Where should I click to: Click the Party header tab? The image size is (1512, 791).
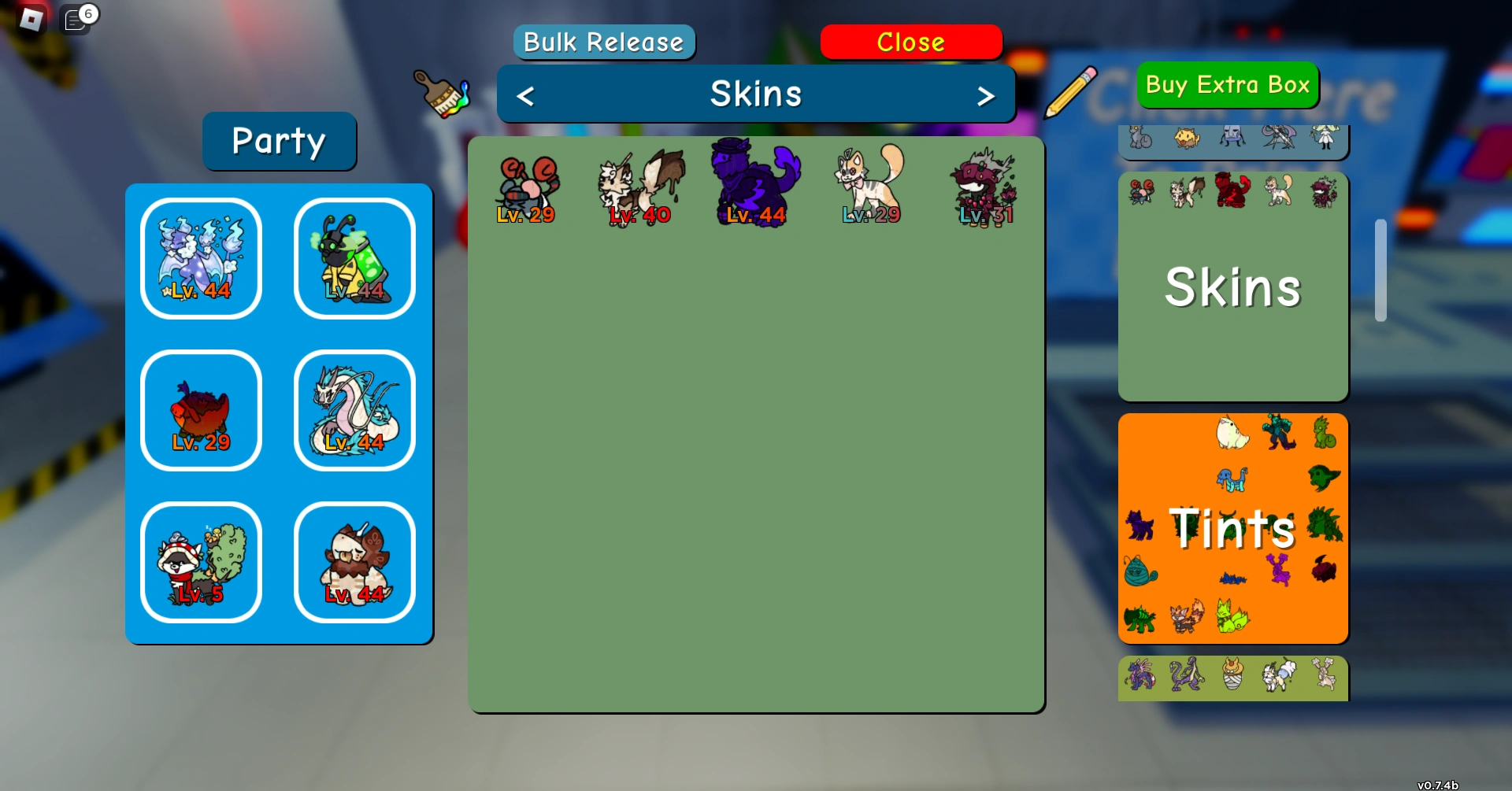pyautogui.click(x=279, y=142)
